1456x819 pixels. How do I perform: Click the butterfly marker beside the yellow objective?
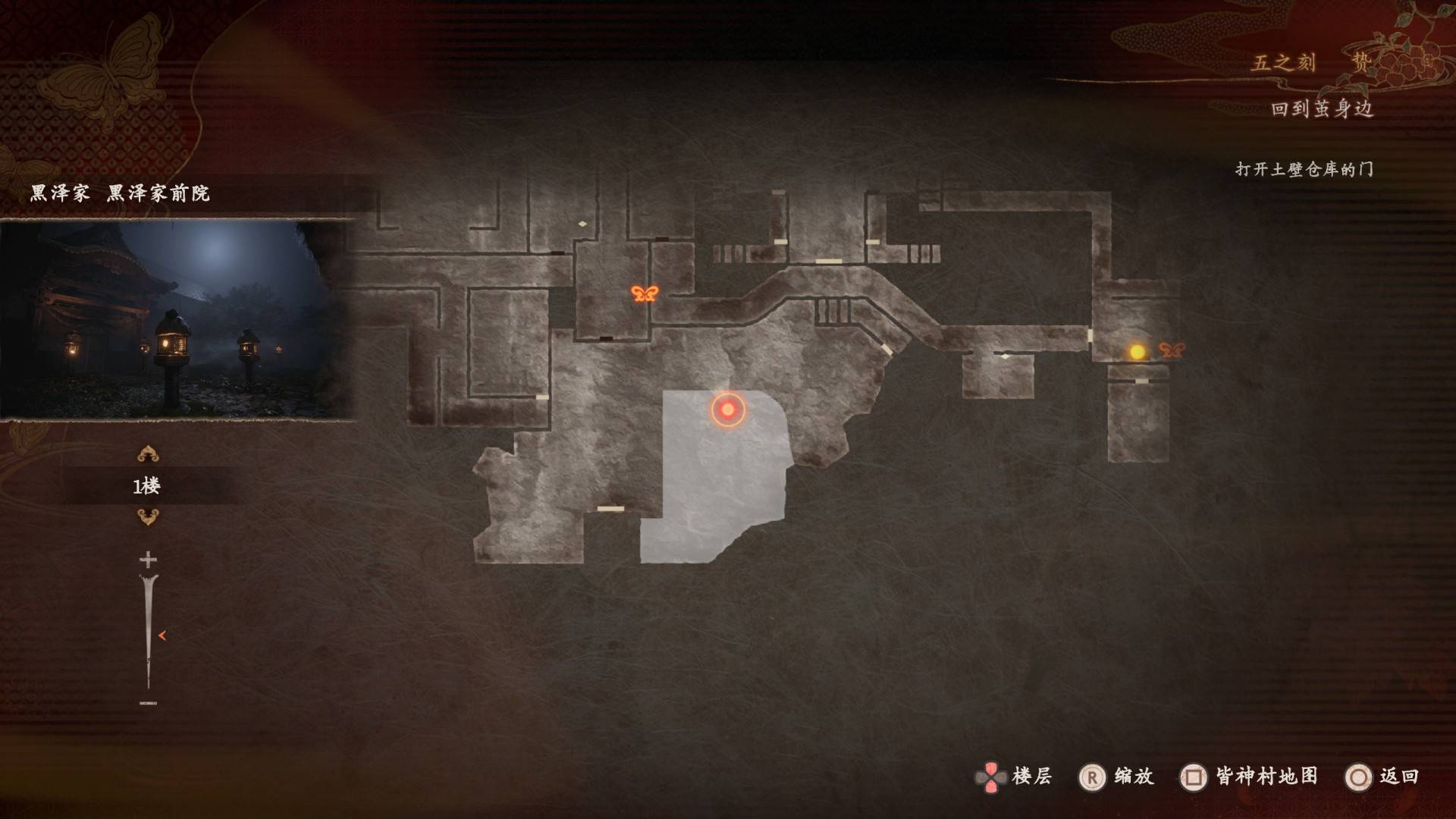tap(1172, 350)
